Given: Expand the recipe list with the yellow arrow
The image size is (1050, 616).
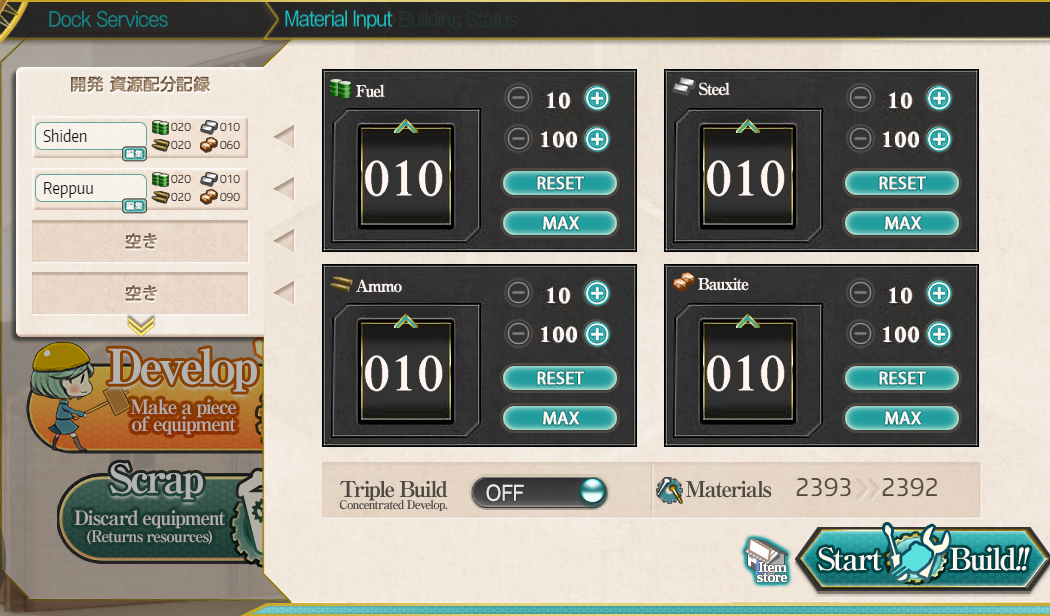Looking at the screenshot, I should point(141,324).
